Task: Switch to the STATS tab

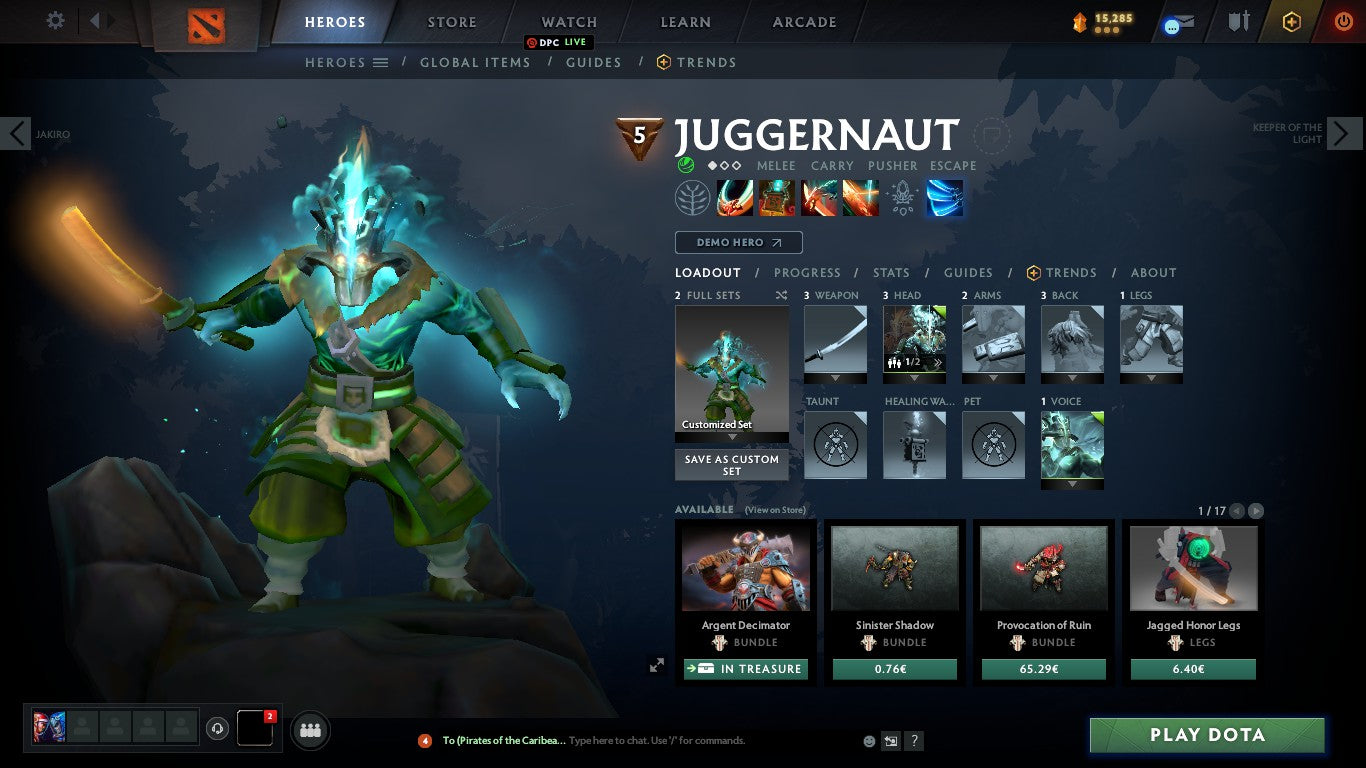Action: 890,272
